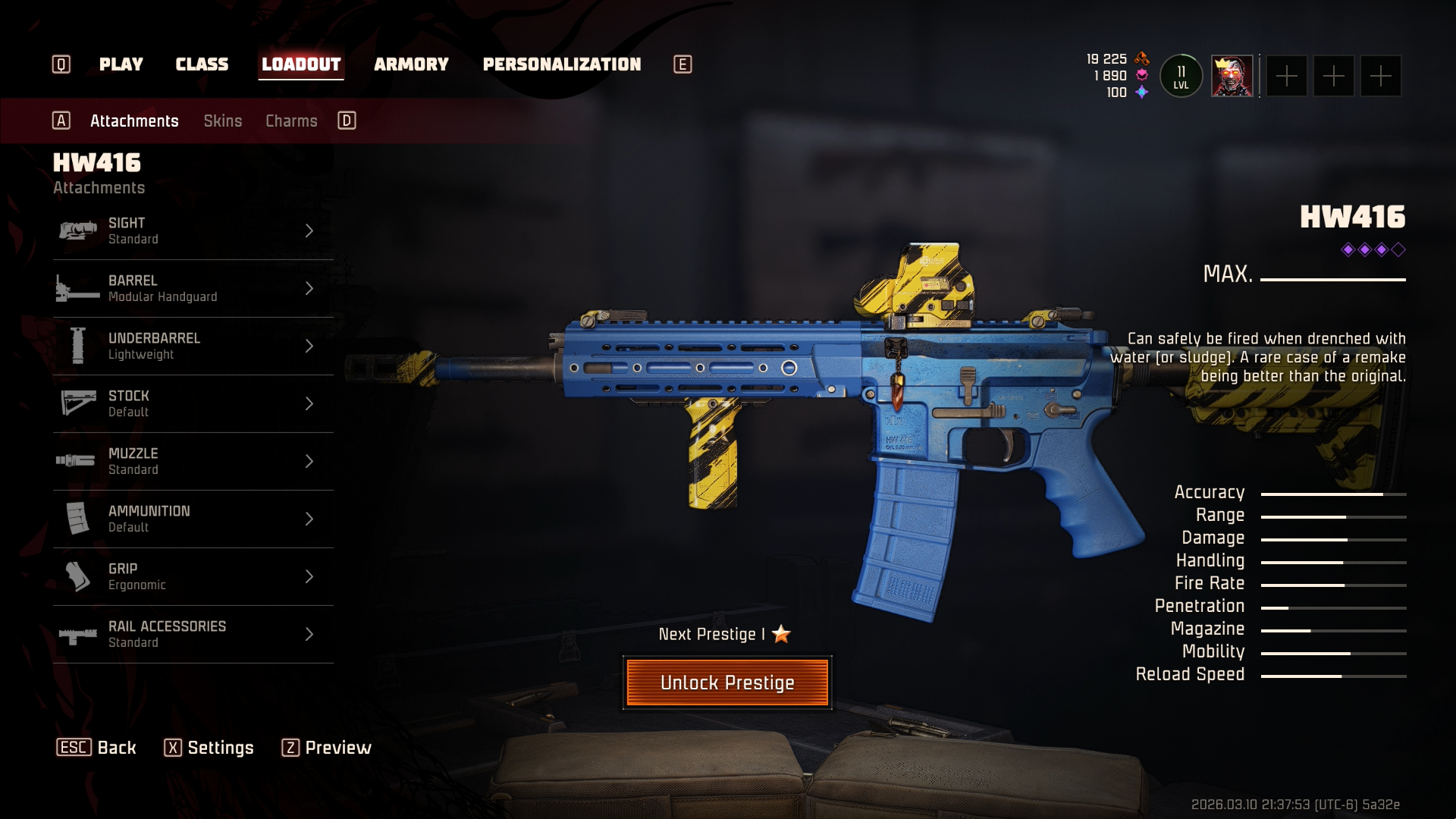
Task: Click an empty plus slot near the avatar
Action: click(1288, 75)
